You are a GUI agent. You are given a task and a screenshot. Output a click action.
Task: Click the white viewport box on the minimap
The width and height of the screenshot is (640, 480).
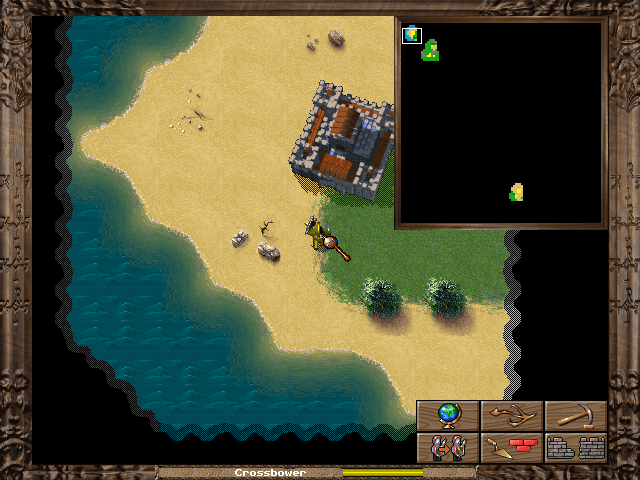[x=411, y=36]
